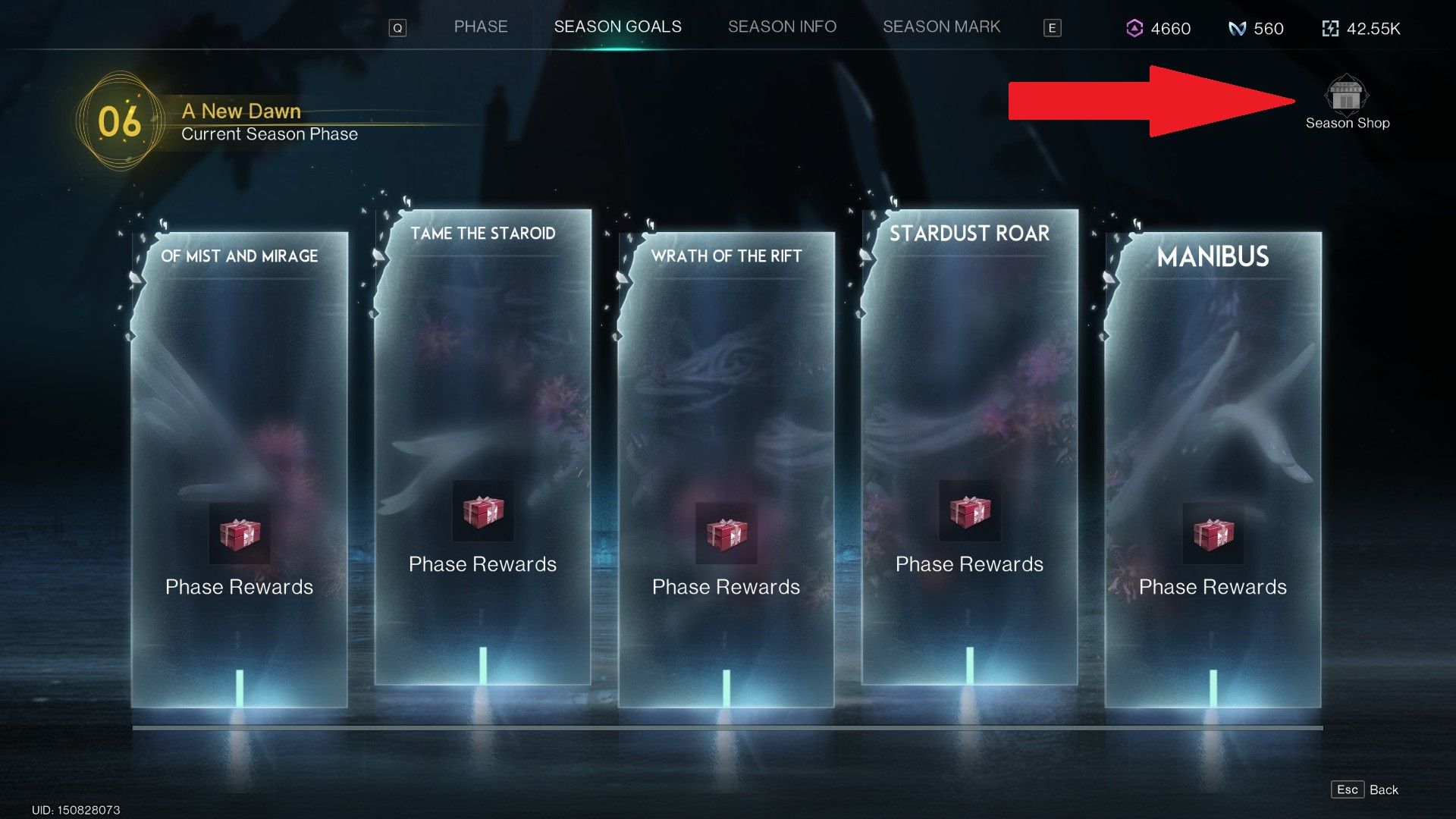Click the gift box on Tame the Staroid
Screen dimensions: 1456x819
pos(482,512)
